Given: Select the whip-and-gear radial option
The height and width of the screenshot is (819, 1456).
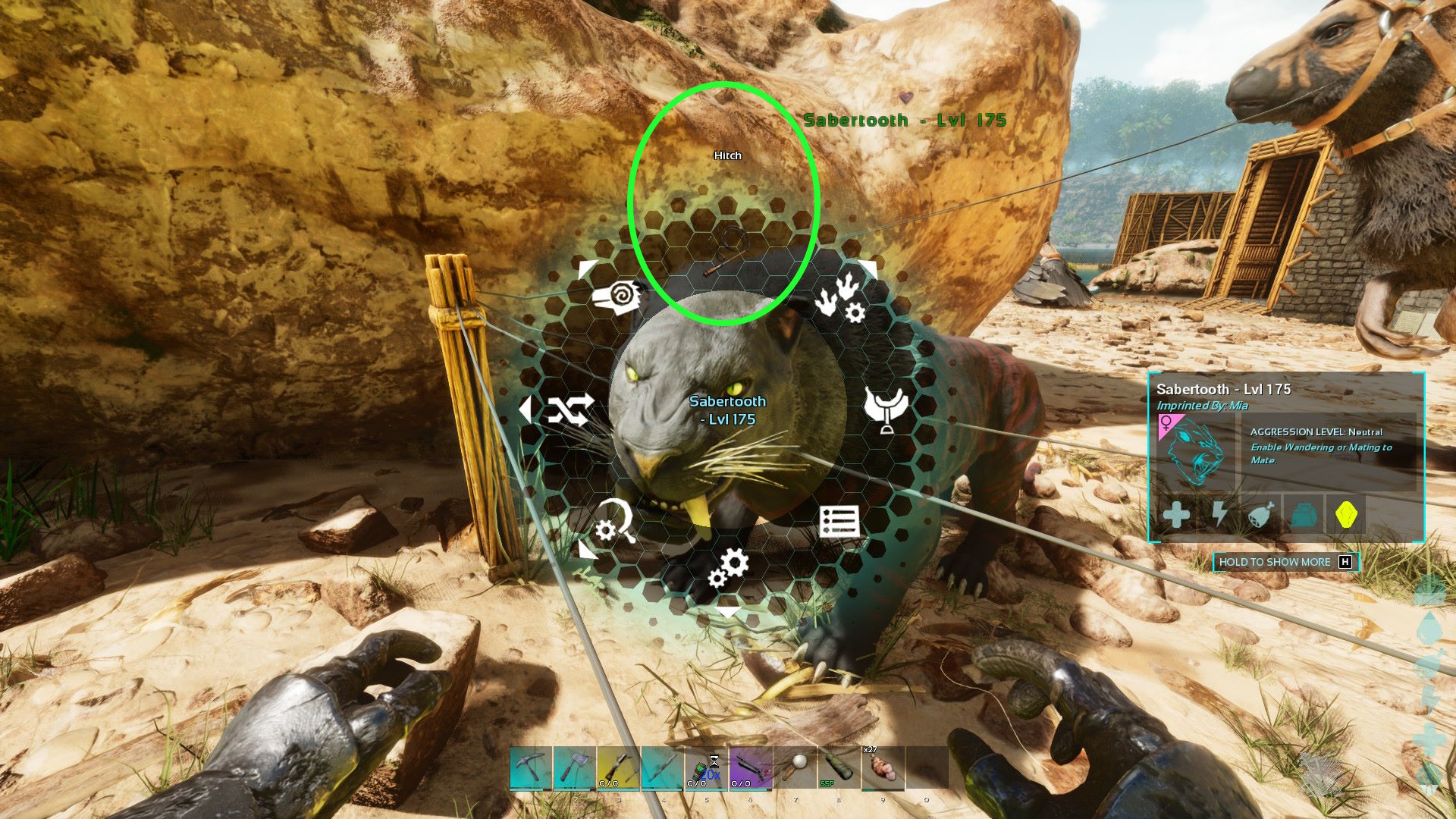Looking at the screenshot, I should 613,522.
